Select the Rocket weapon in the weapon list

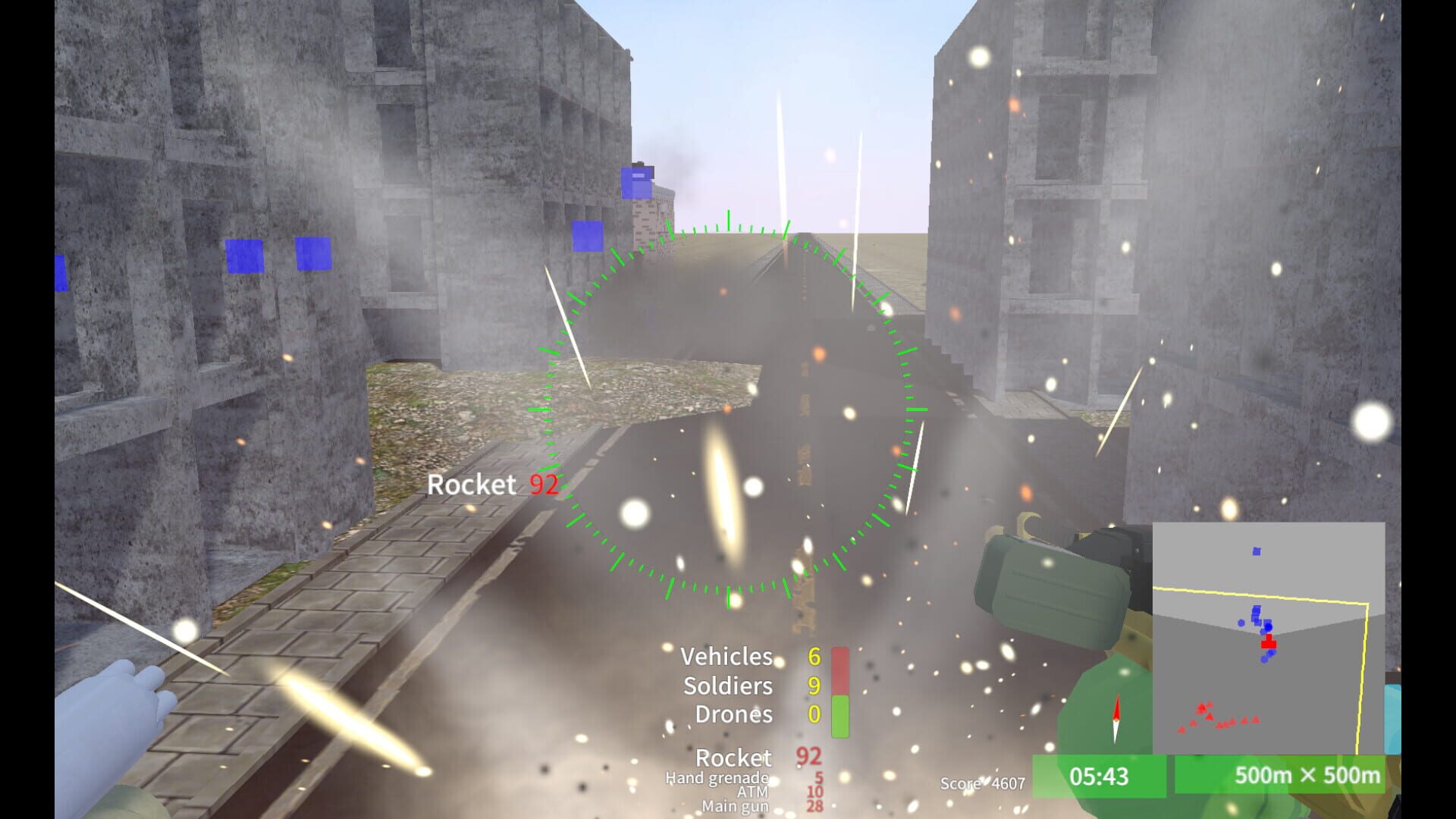[x=733, y=758]
